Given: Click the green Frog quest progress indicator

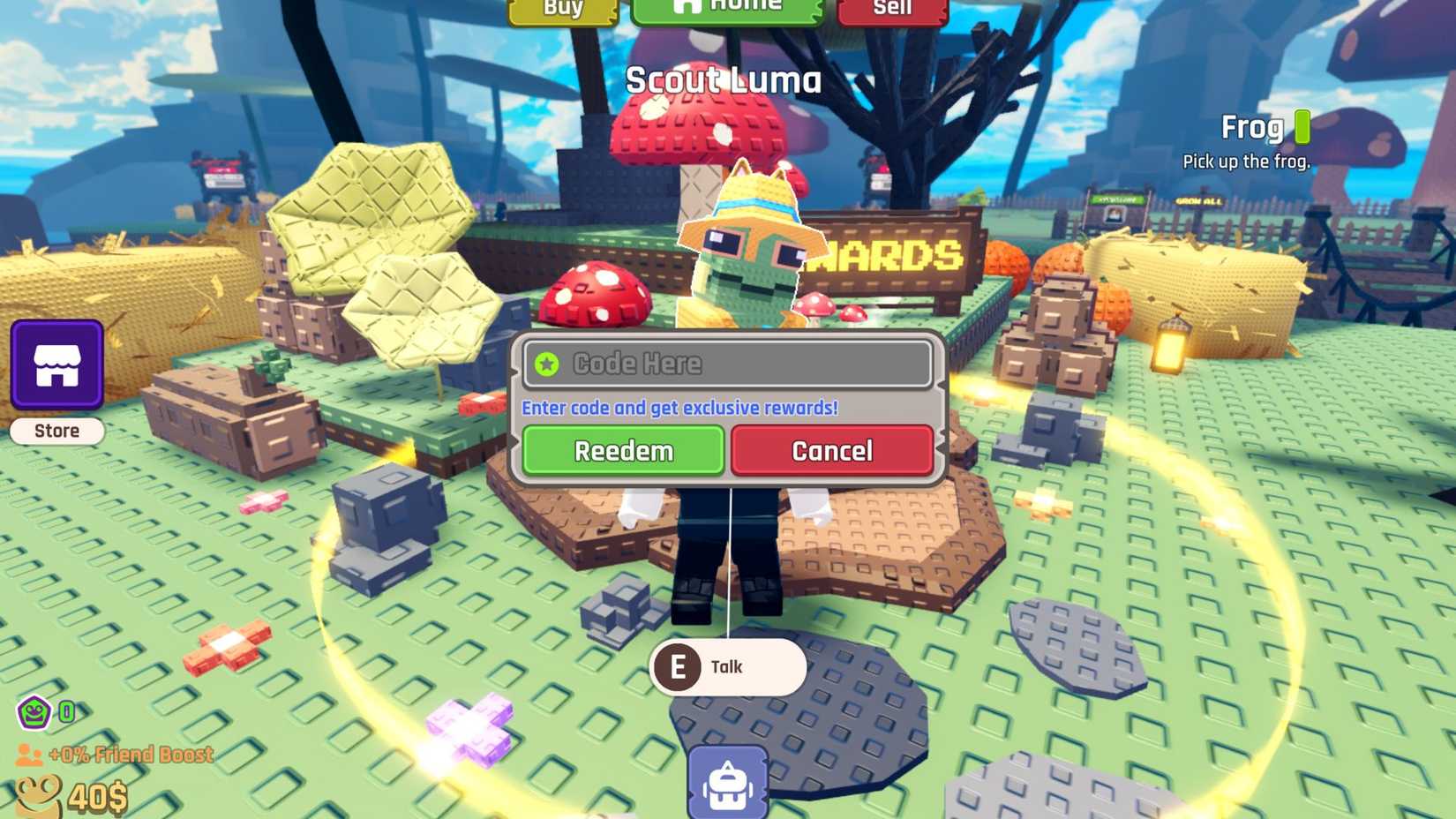Looking at the screenshot, I should pyautogui.click(x=1303, y=127).
